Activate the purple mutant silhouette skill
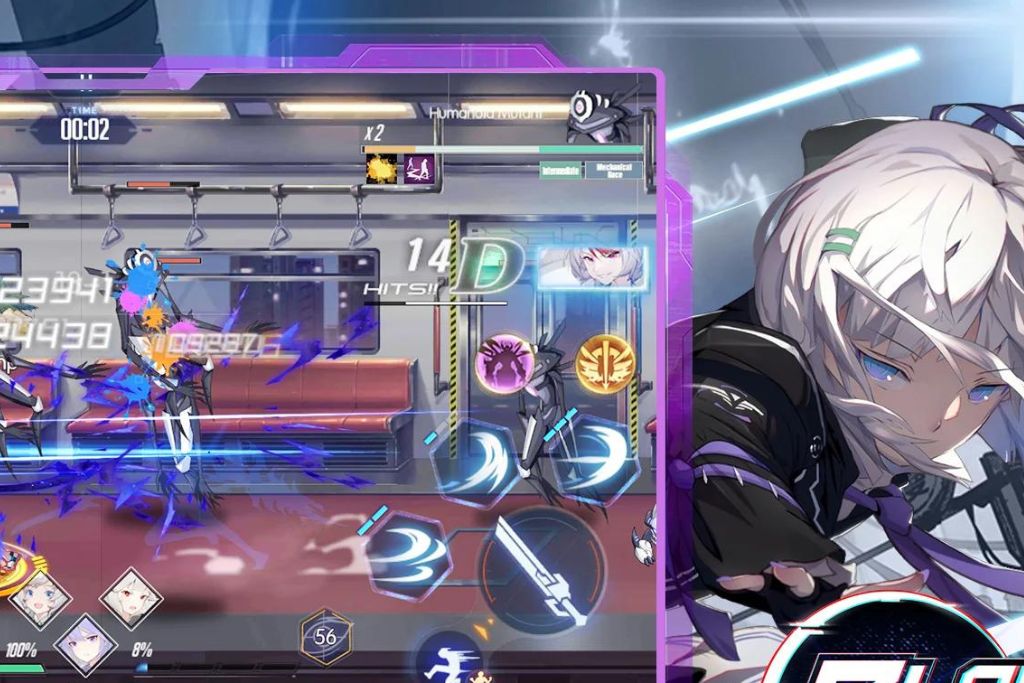Image resolution: width=1024 pixels, height=683 pixels. pyautogui.click(x=503, y=363)
